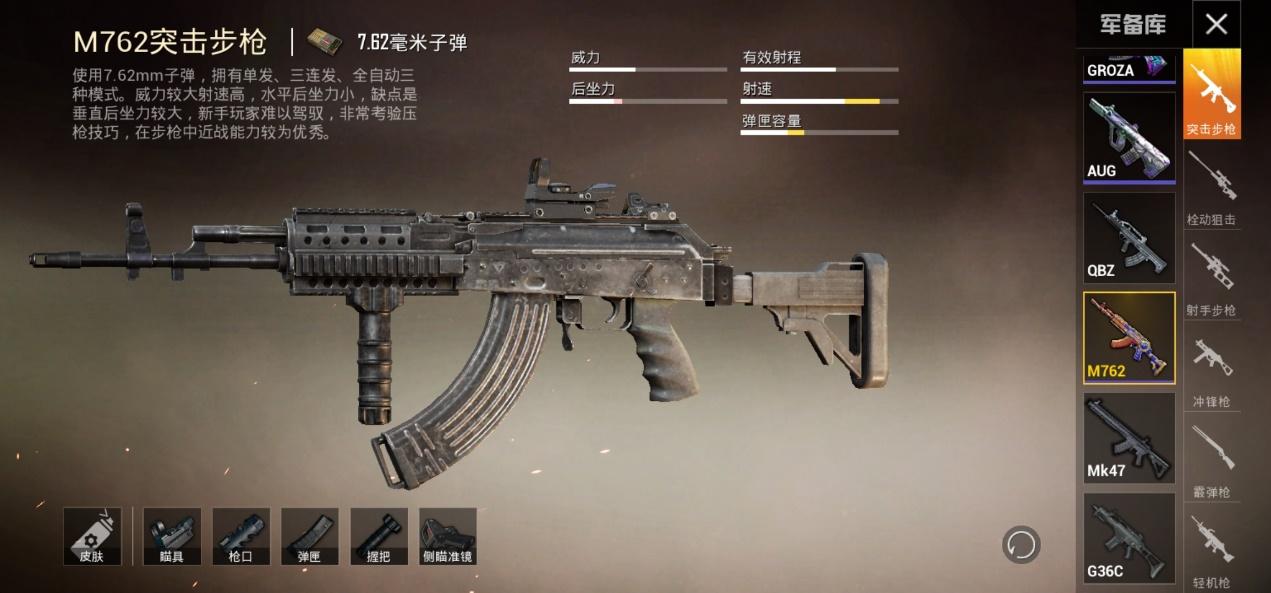
Task: Click the circular rotate-reset button
Action: 1021,545
